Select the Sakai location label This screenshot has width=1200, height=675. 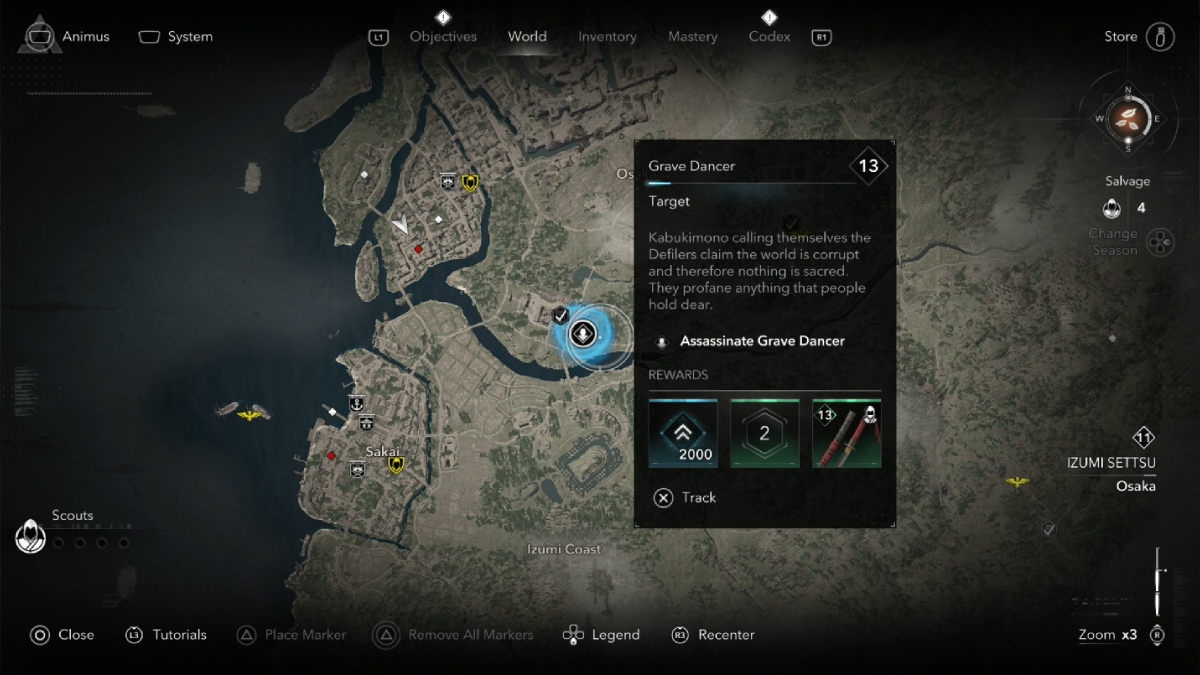pos(382,452)
